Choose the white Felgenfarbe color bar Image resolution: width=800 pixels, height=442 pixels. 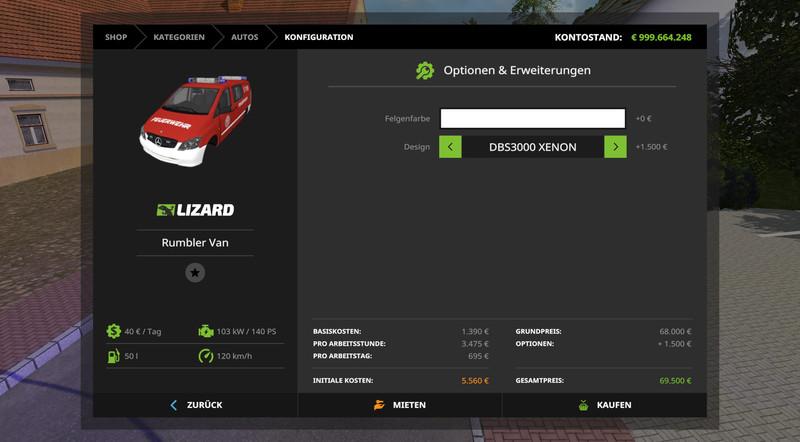click(x=532, y=119)
